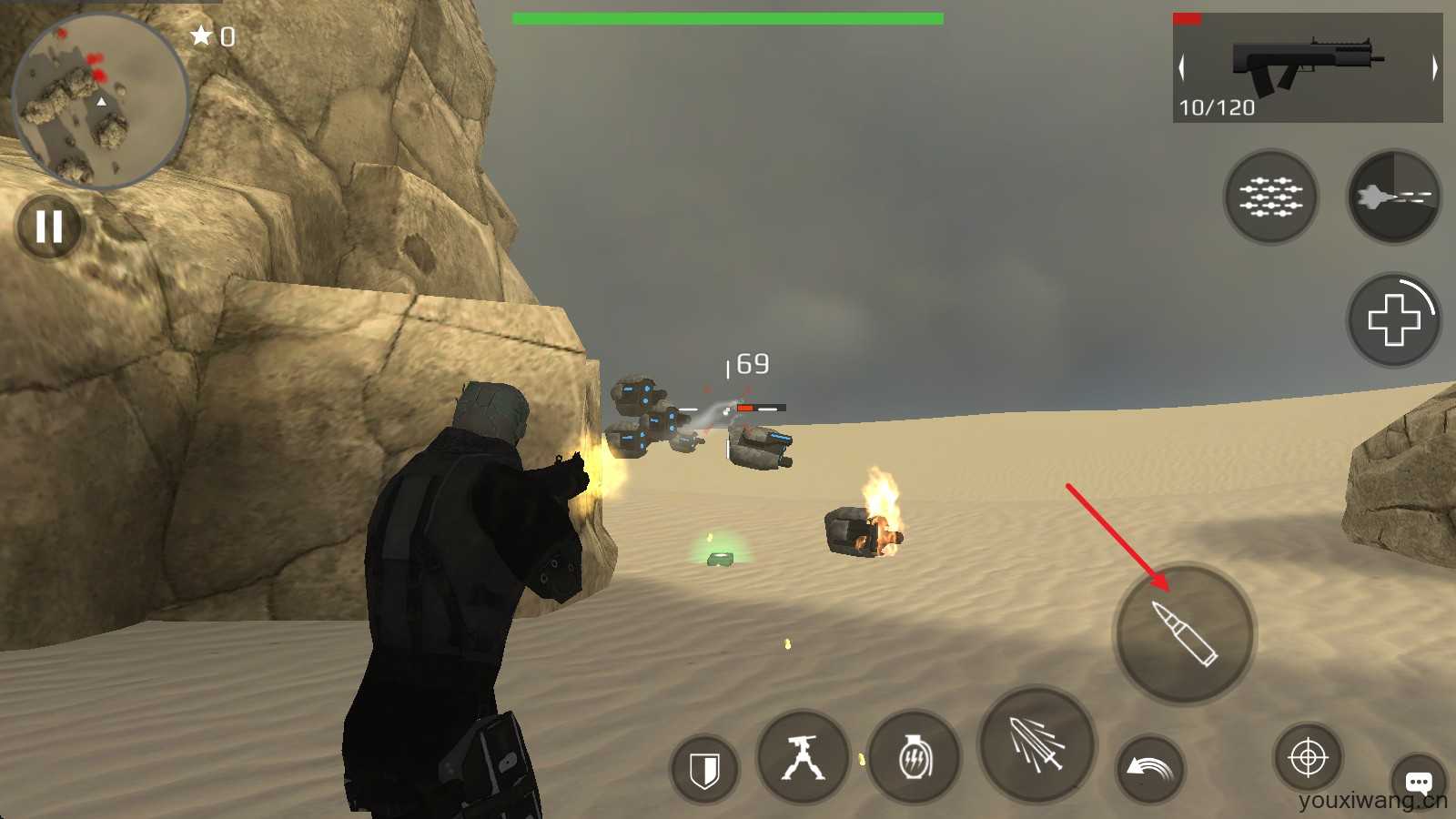Open the chat bubble
The width and height of the screenshot is (1456, 819).
1419,782
